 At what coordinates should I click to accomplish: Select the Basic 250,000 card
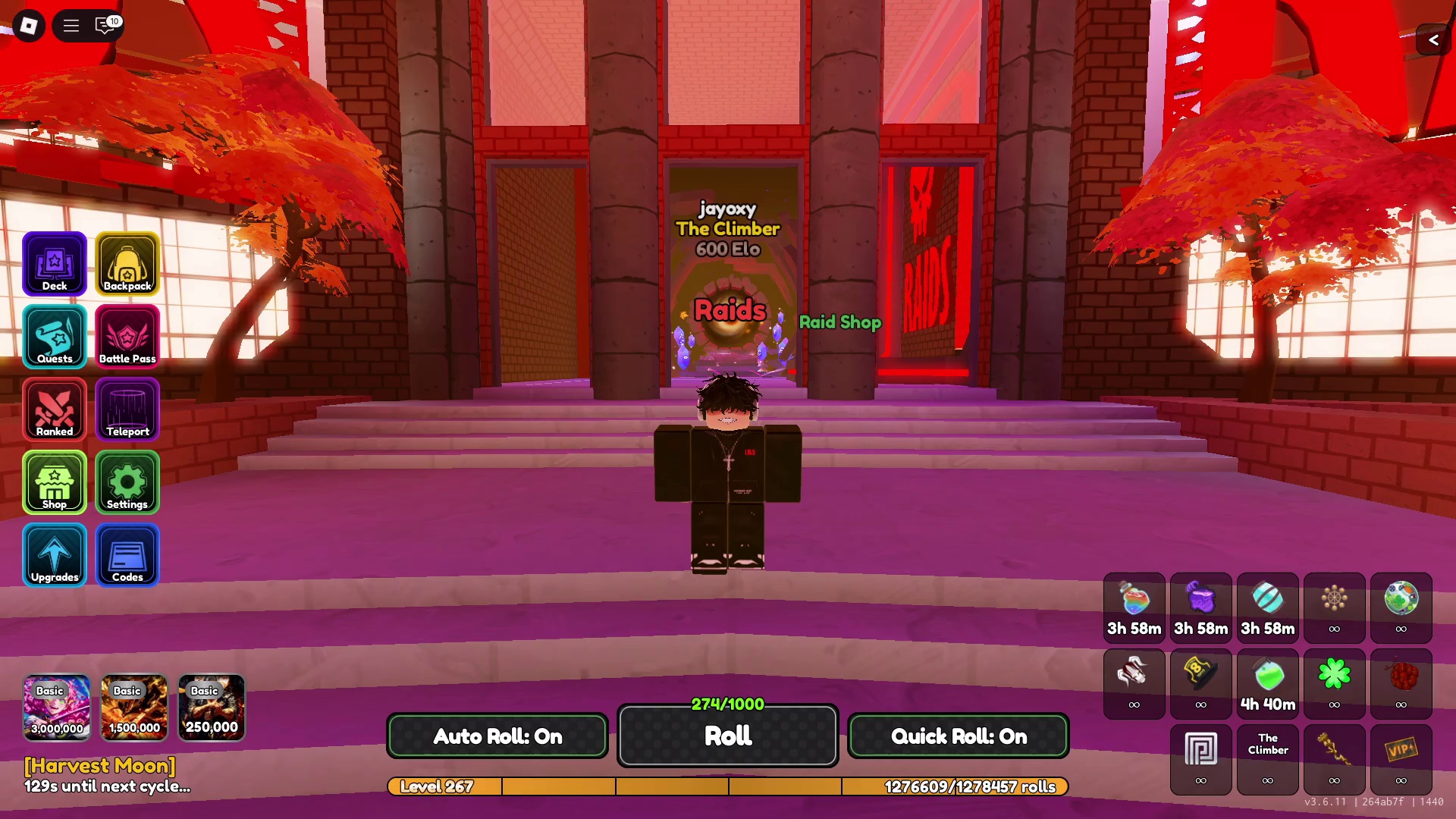tap(212, 708)
